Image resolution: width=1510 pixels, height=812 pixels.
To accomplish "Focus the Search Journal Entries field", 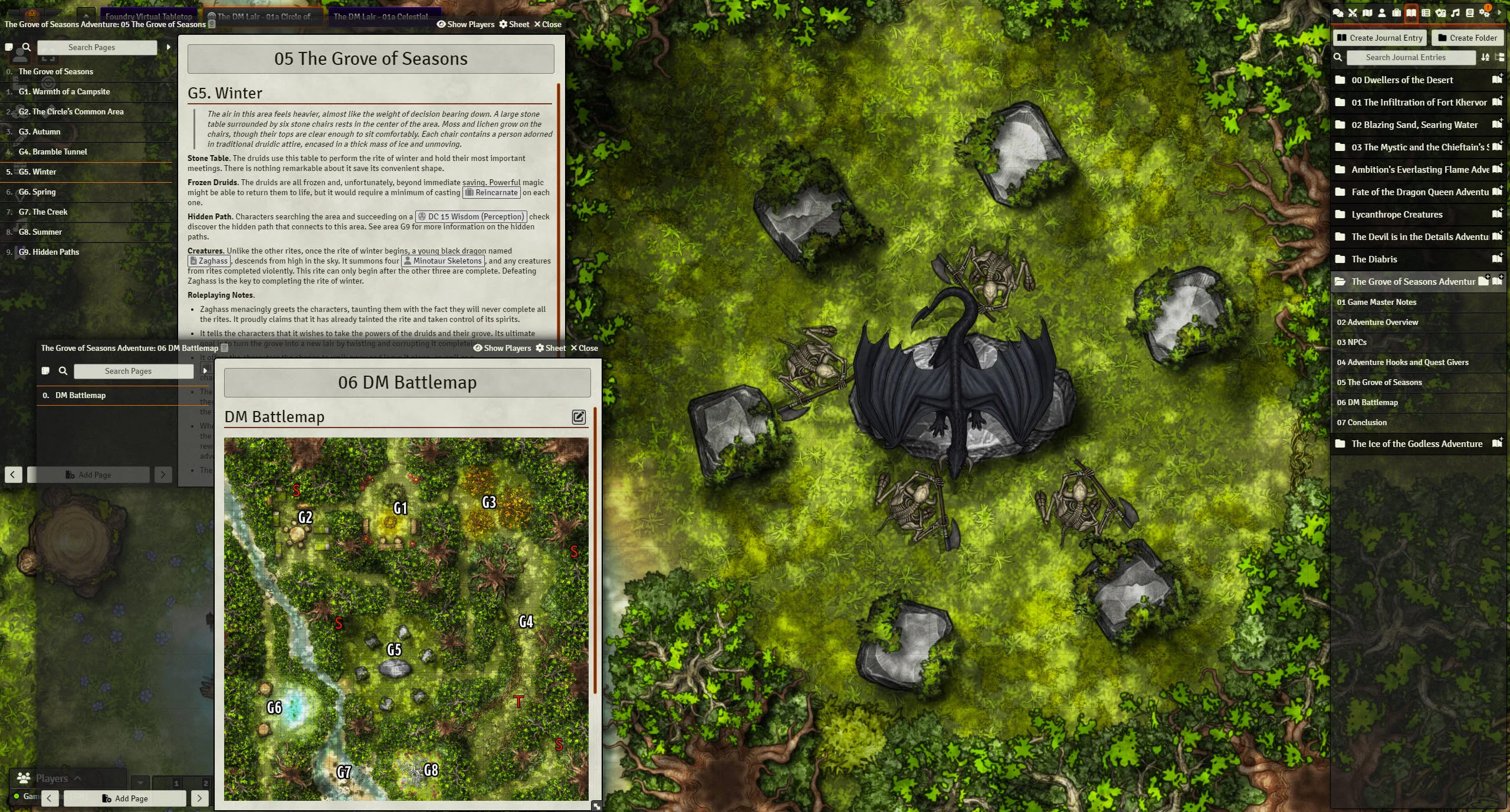I will coord(1405,57).
